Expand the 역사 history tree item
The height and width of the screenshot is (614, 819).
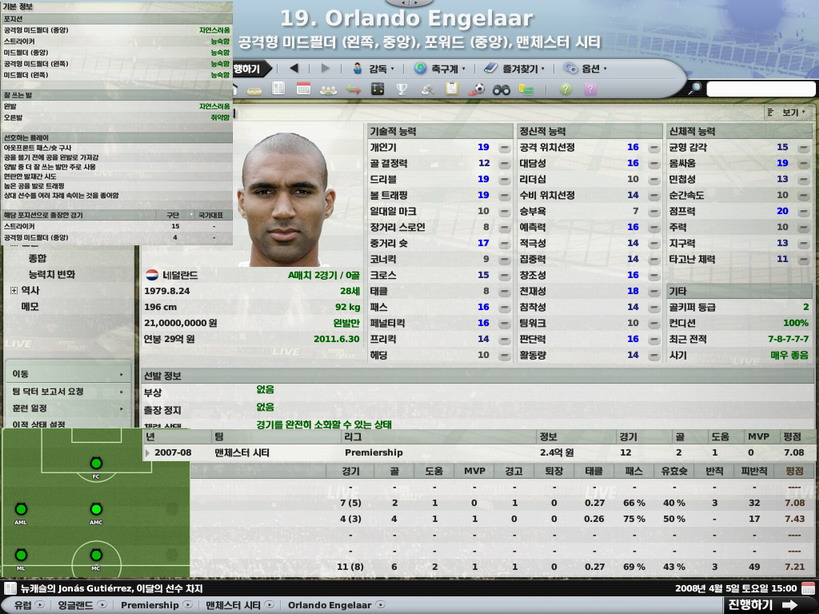coord(14,291)
